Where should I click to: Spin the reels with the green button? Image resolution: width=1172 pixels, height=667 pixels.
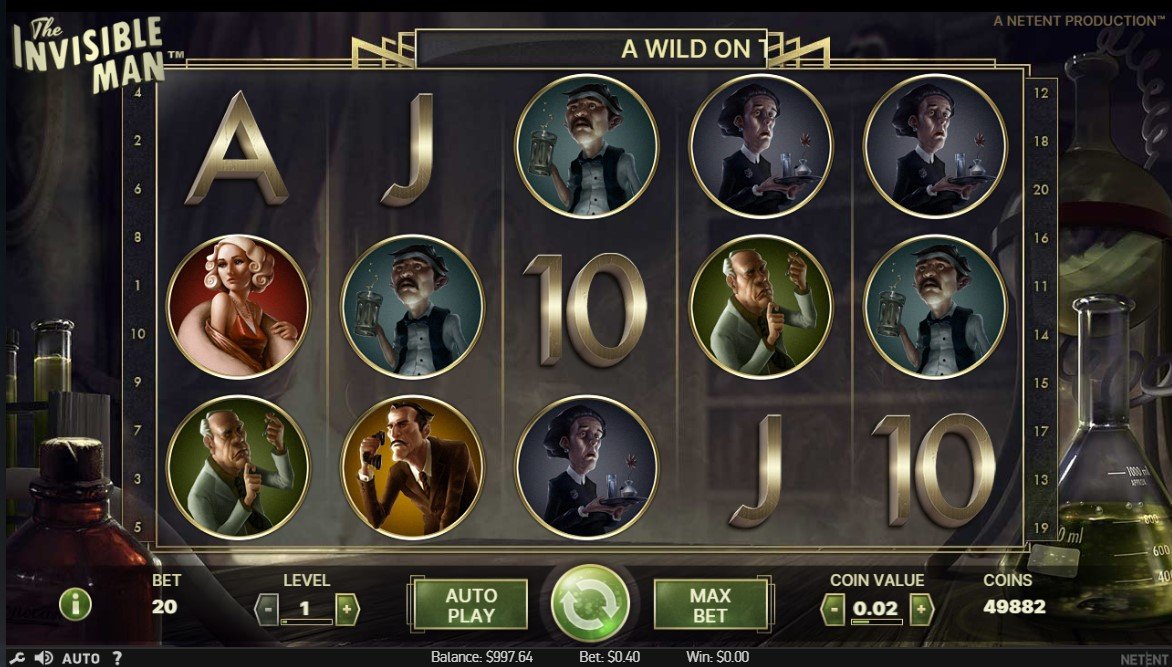(590, 604)
